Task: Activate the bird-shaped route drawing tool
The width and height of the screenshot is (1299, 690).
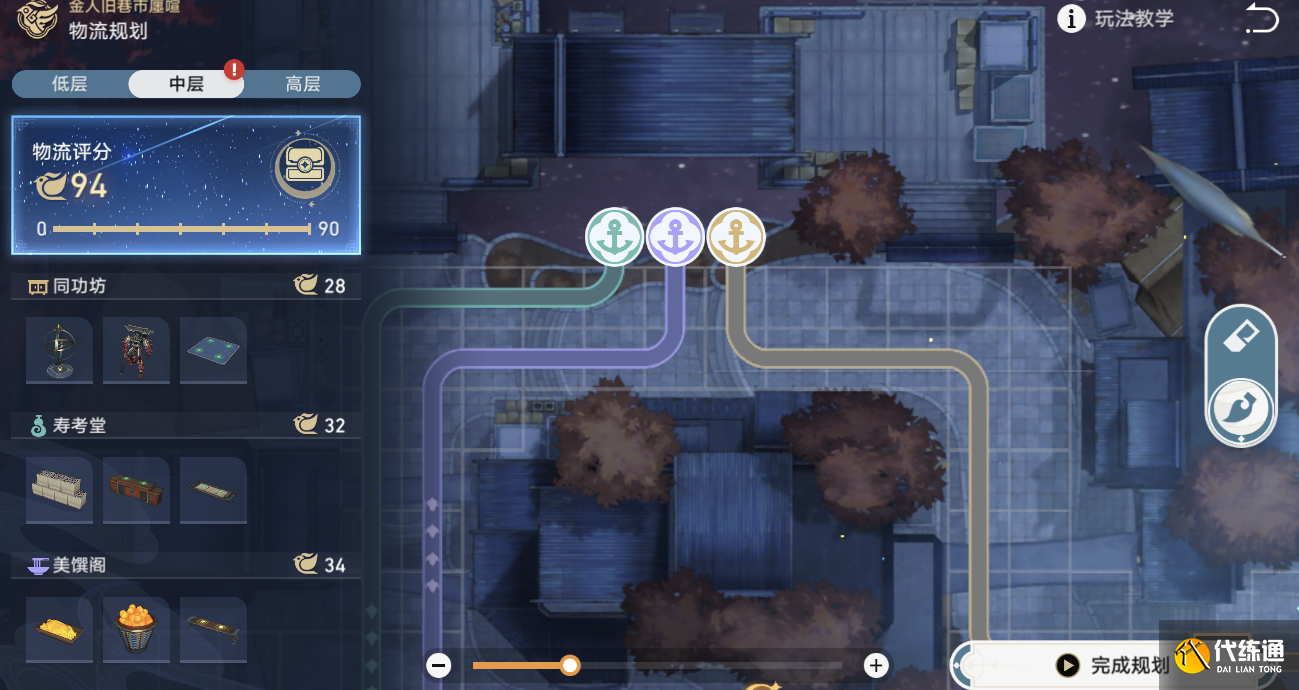Action: pos(1241,409)
